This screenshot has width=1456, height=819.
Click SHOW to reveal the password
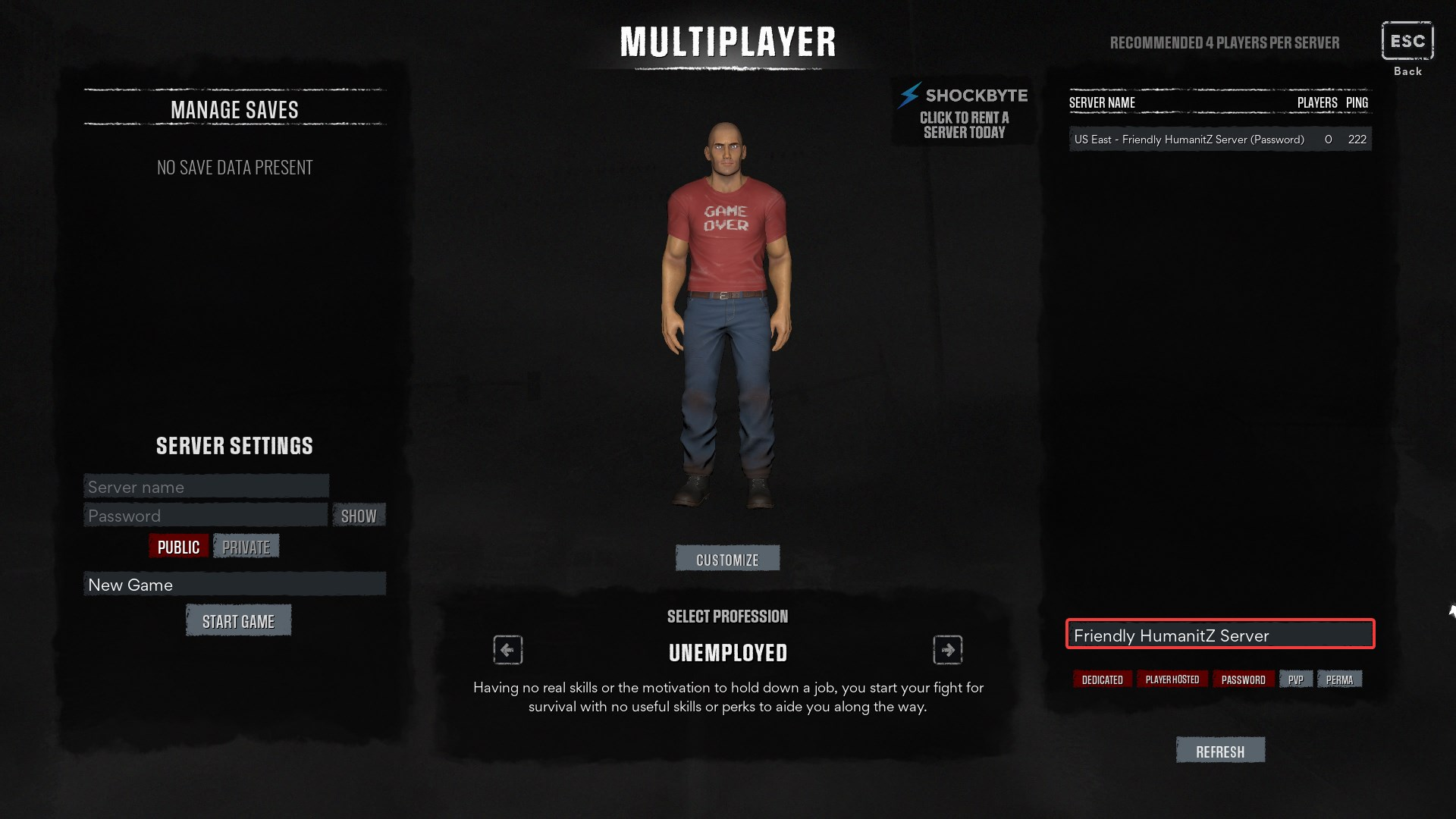(x=359, y=516)
